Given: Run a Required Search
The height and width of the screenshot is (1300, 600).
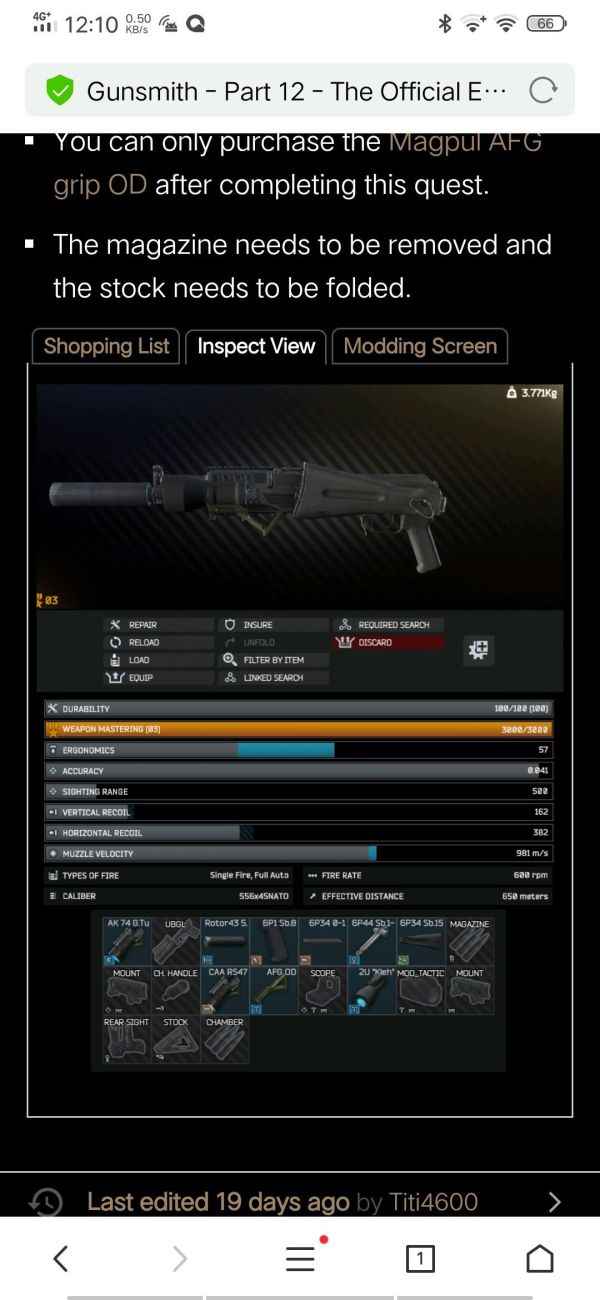Looking at the screenshot, I should [393, 625].
